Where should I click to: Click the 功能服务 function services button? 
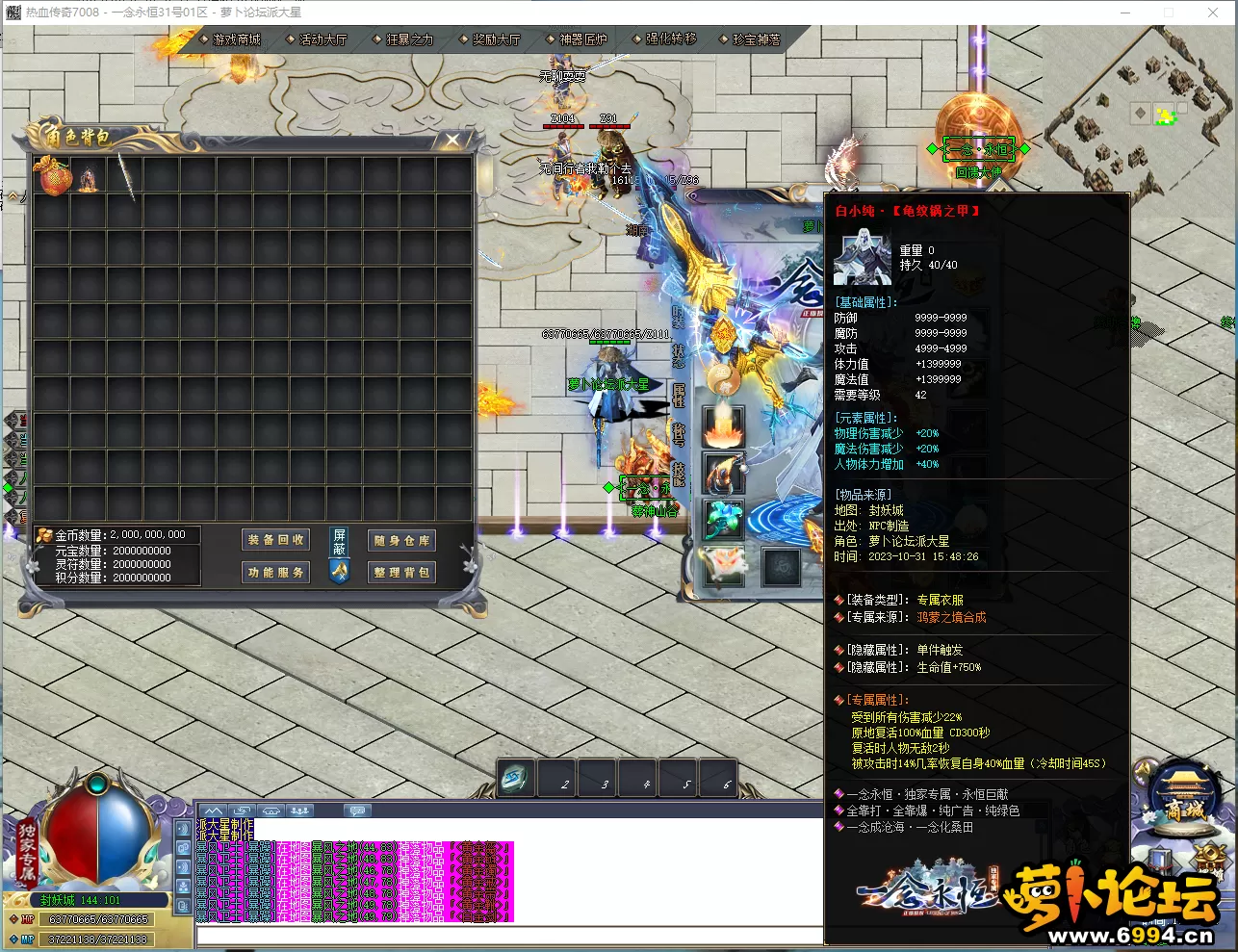click(x=276, y=572)
